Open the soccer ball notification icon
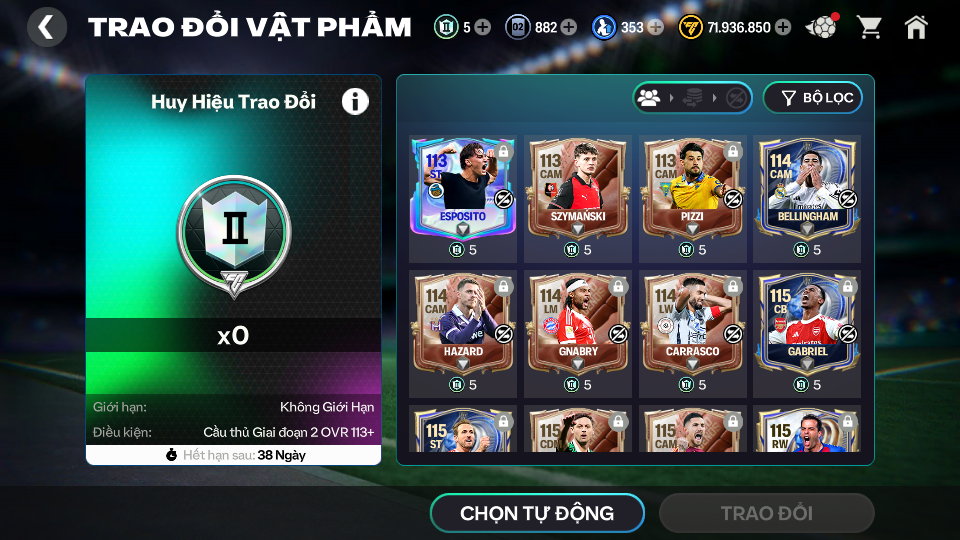This screenshot has height=540, width=960. [x=820, y=27]
